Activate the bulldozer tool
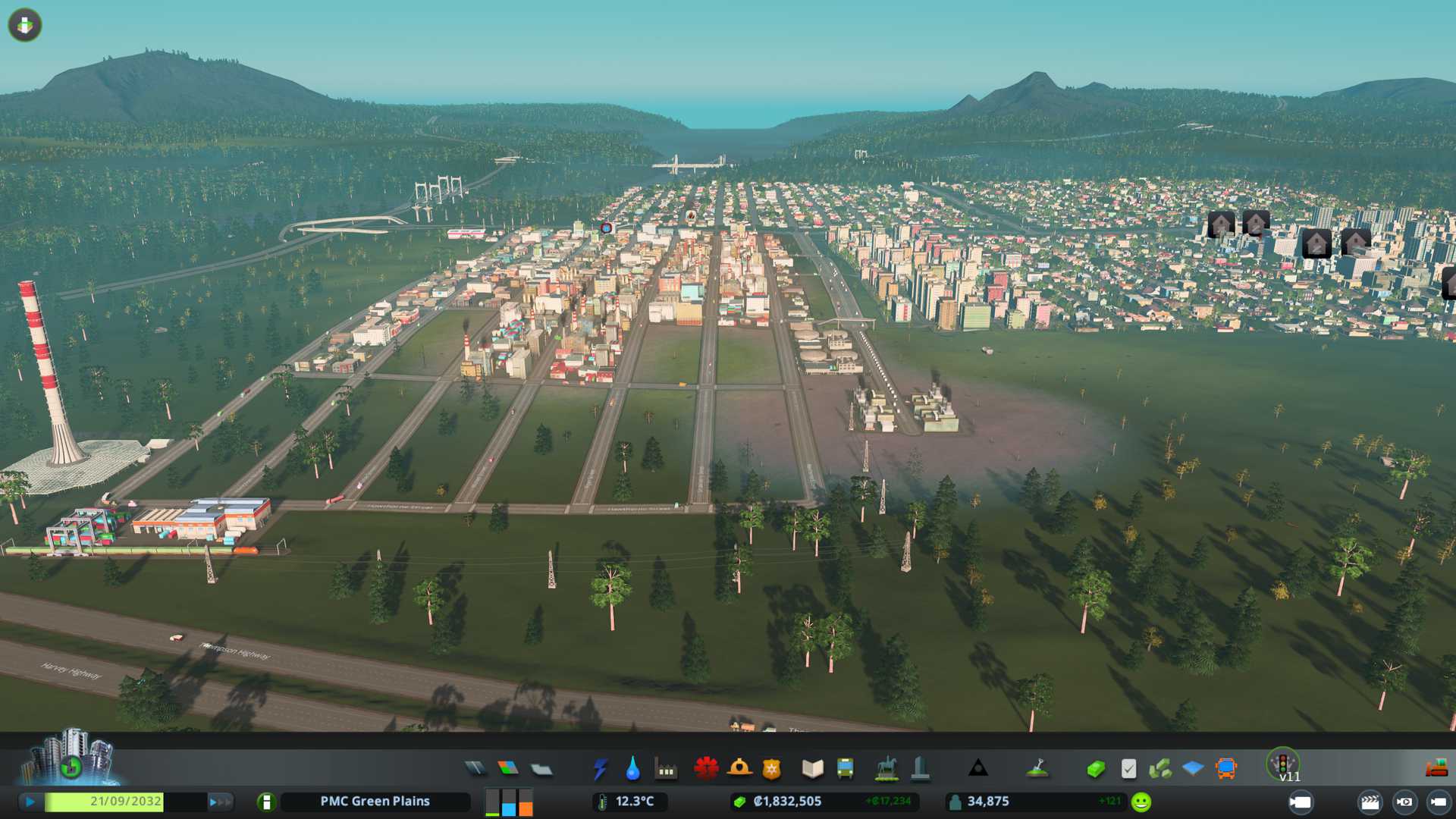Image resolution: width=1456 pixels, height=819 pixels. (x=1436, y=769)
